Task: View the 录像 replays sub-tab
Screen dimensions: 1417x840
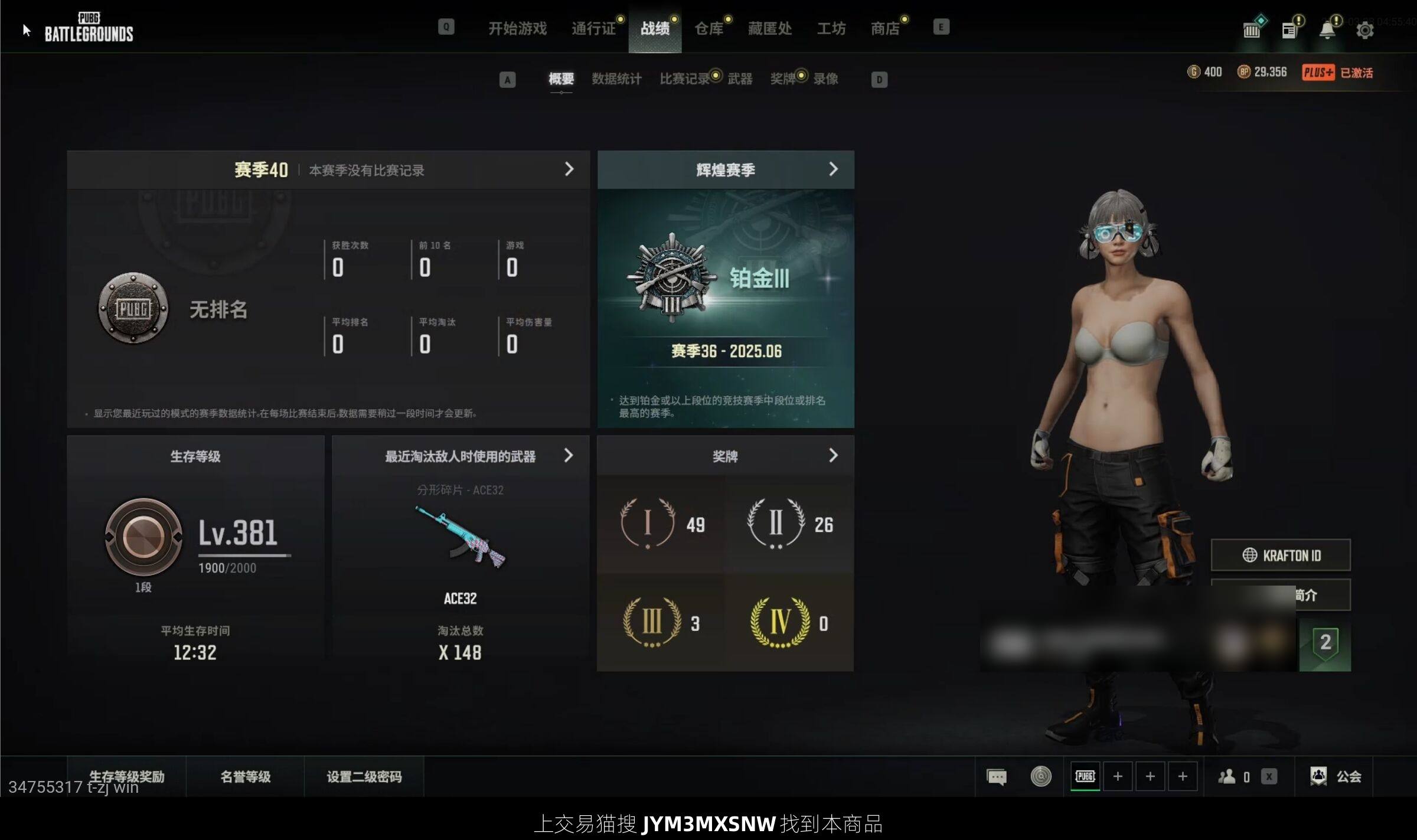Action: pos(825,79)
